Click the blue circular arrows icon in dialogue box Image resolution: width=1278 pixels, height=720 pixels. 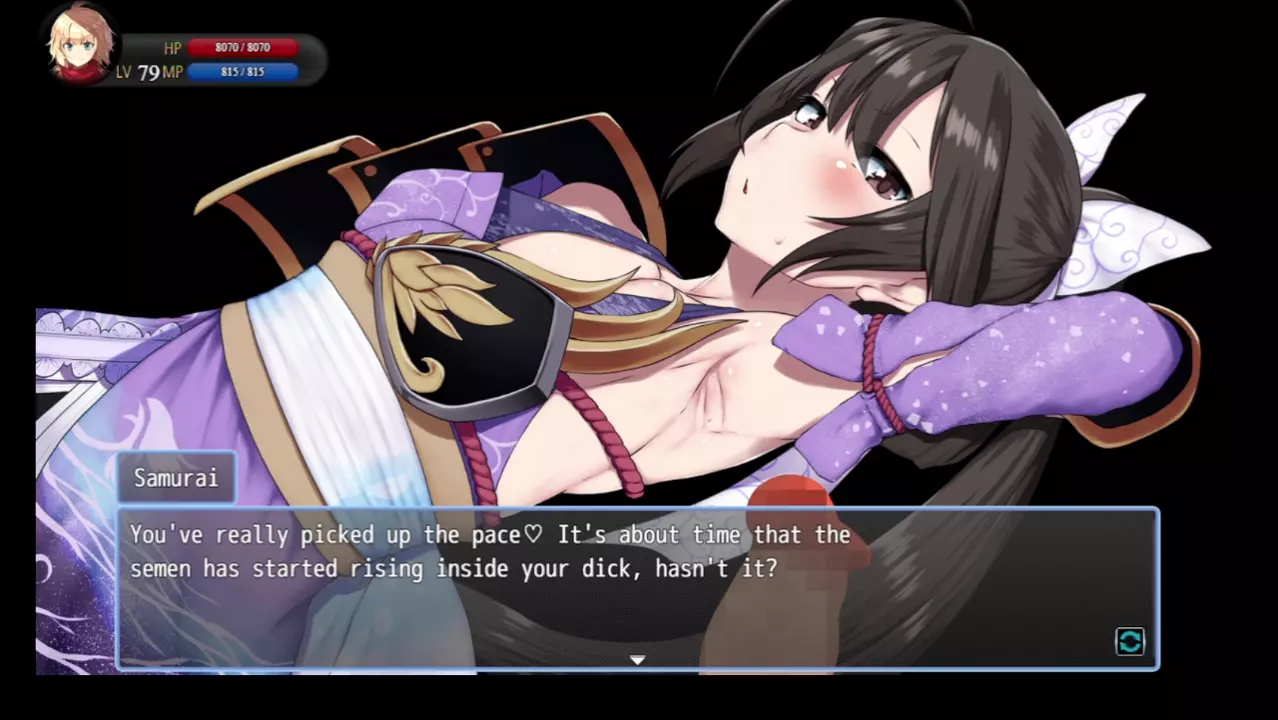pos(1130,642)
